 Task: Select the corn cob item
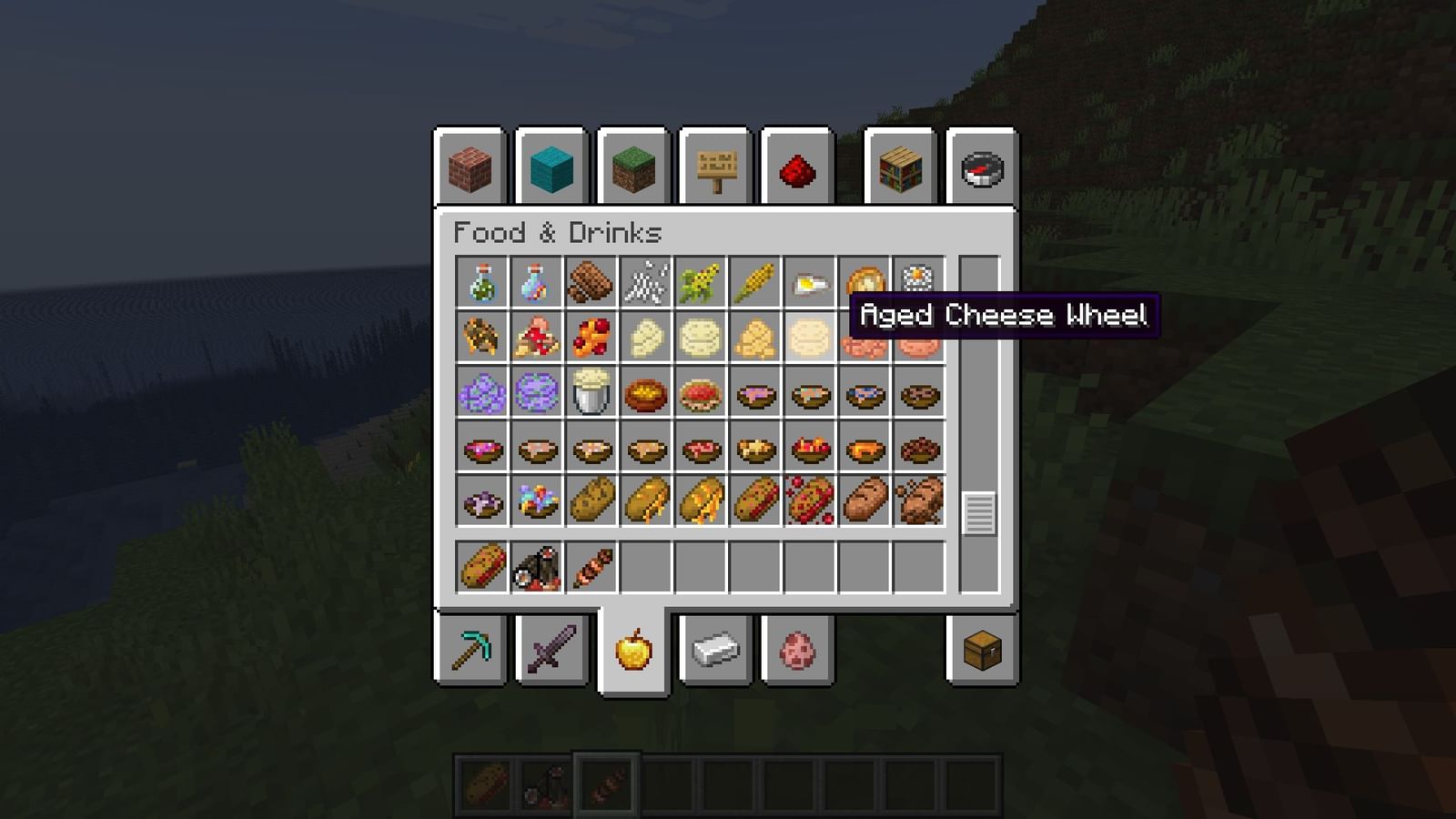tap(755, 284)
